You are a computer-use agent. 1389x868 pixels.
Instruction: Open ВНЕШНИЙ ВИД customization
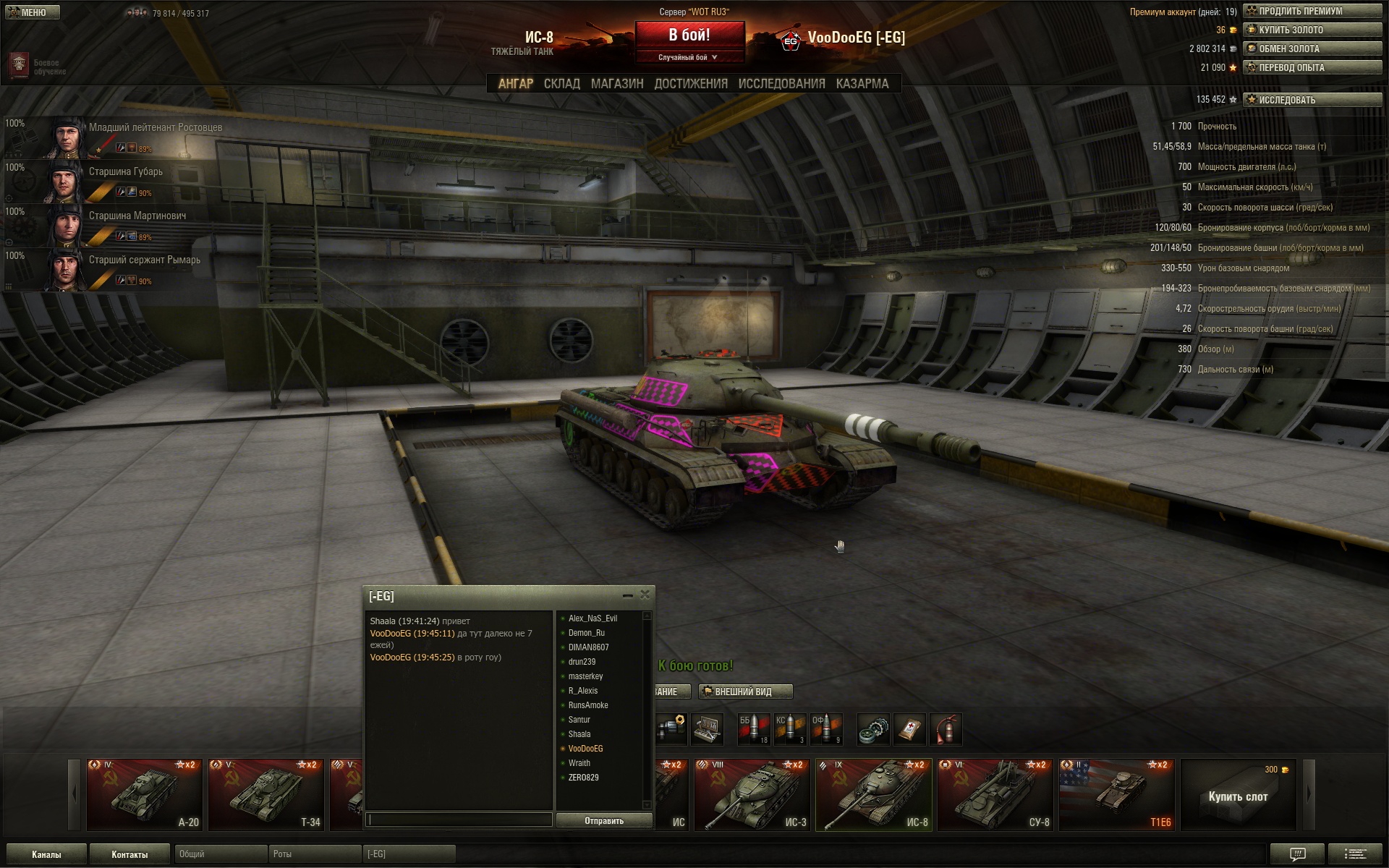[x=745, y=692]
